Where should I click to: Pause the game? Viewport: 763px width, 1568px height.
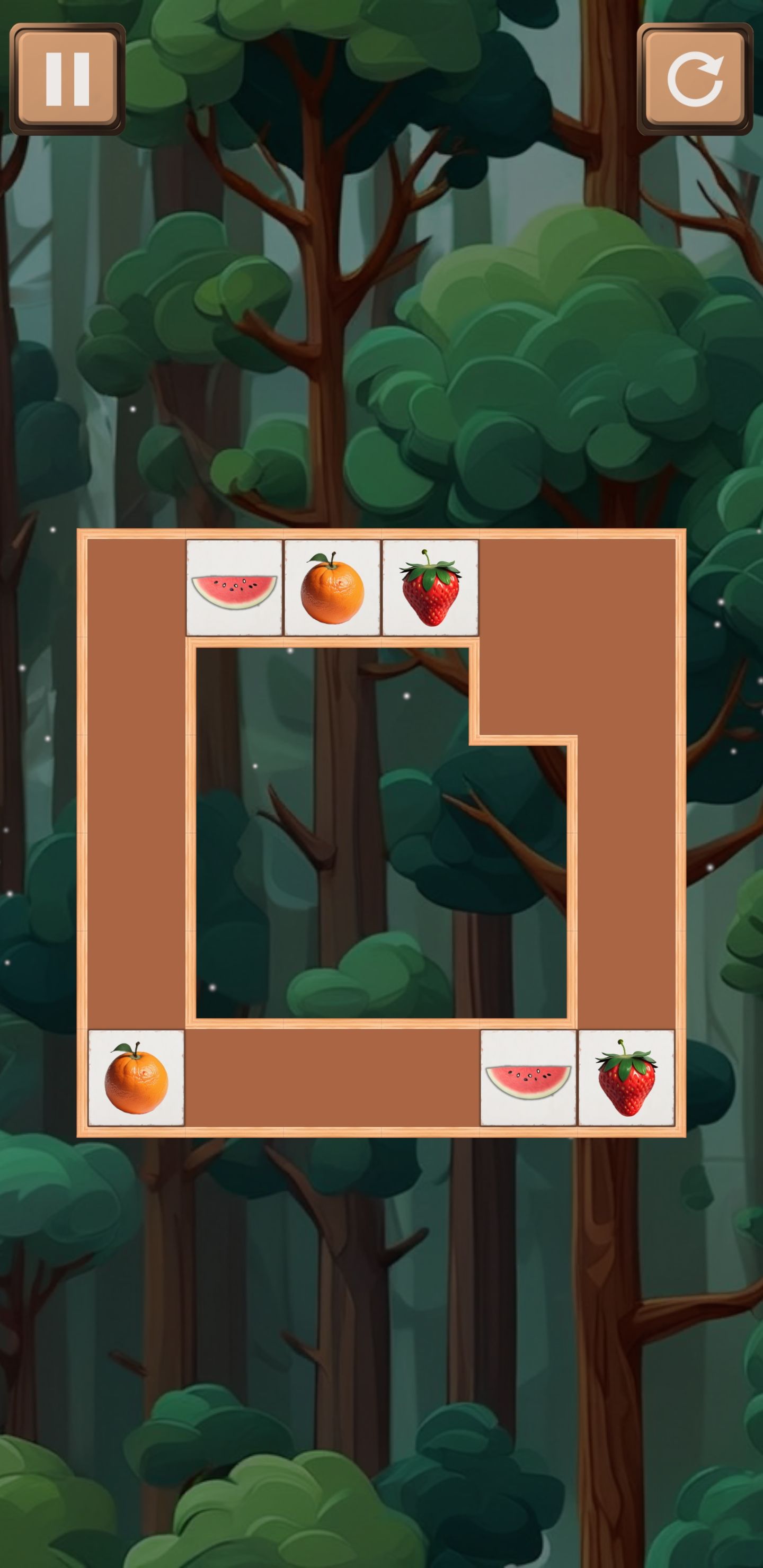[x=68, y=79]
